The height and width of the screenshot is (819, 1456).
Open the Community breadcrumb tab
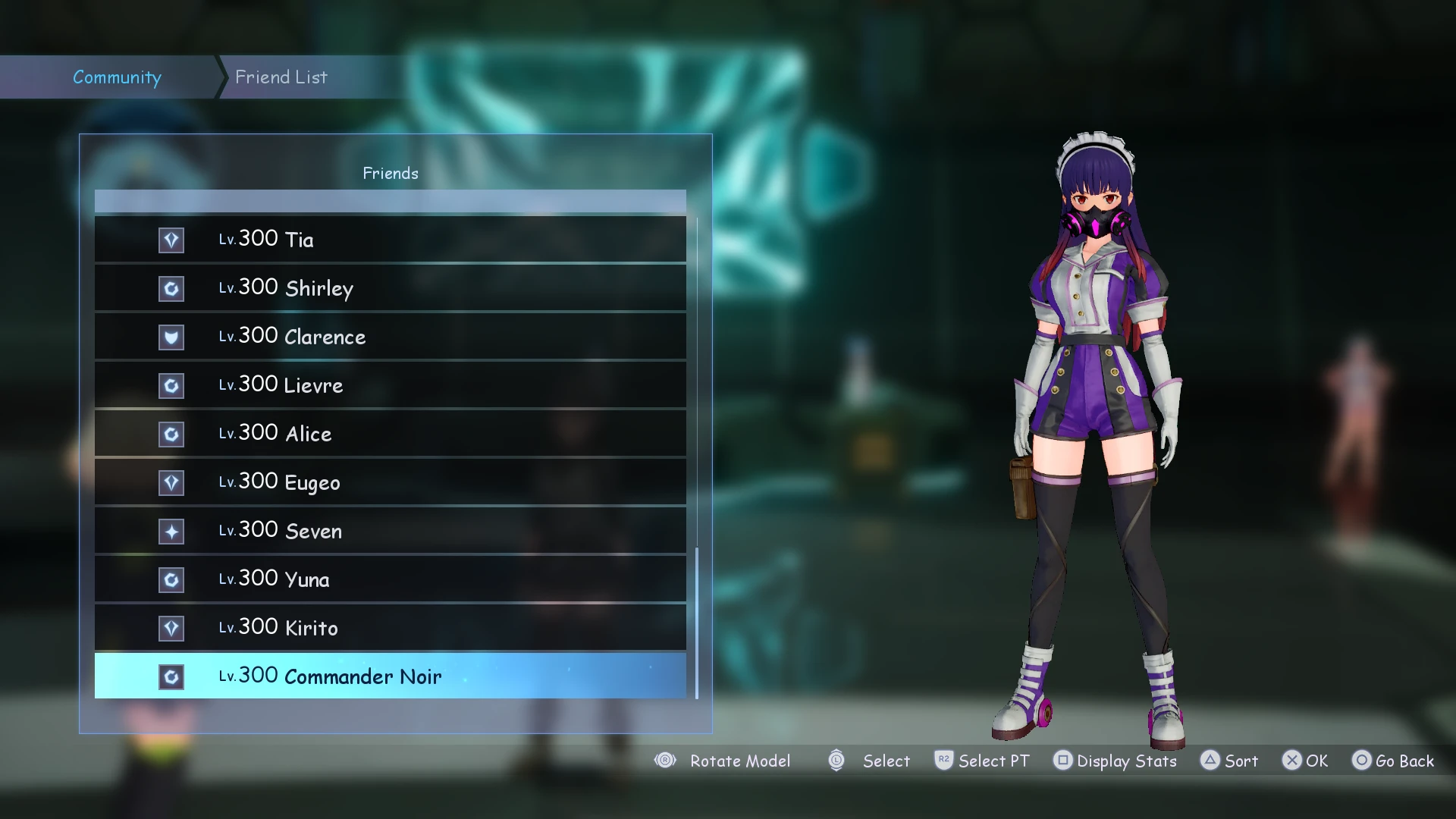point(117,77)
